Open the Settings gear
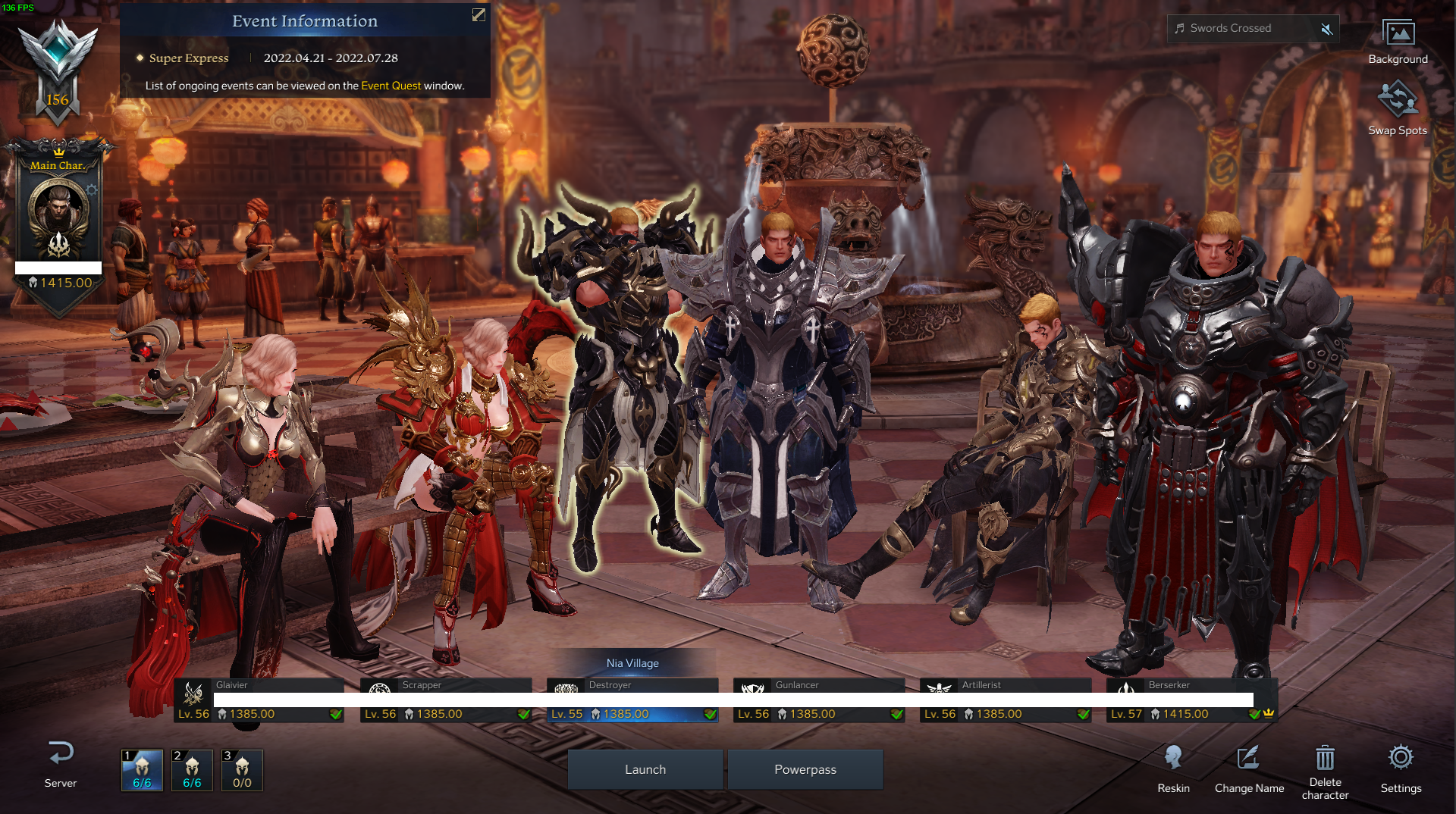Screen dimensions: 1456x814 click(x=1401, y=768)
